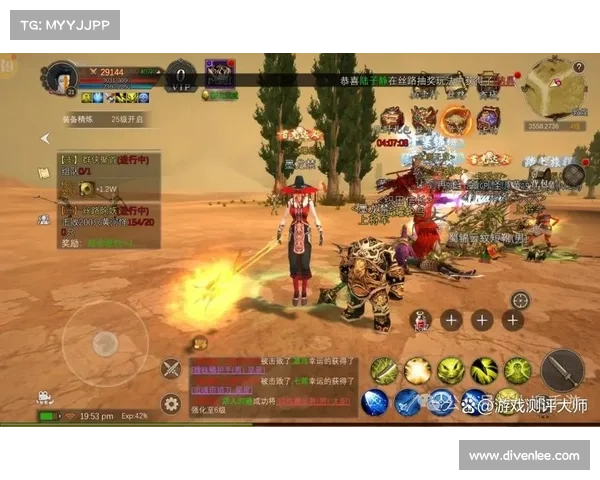The image size is (600, 480).
Task: Switch to the team tab icon
Action: (x=44, y=218)
